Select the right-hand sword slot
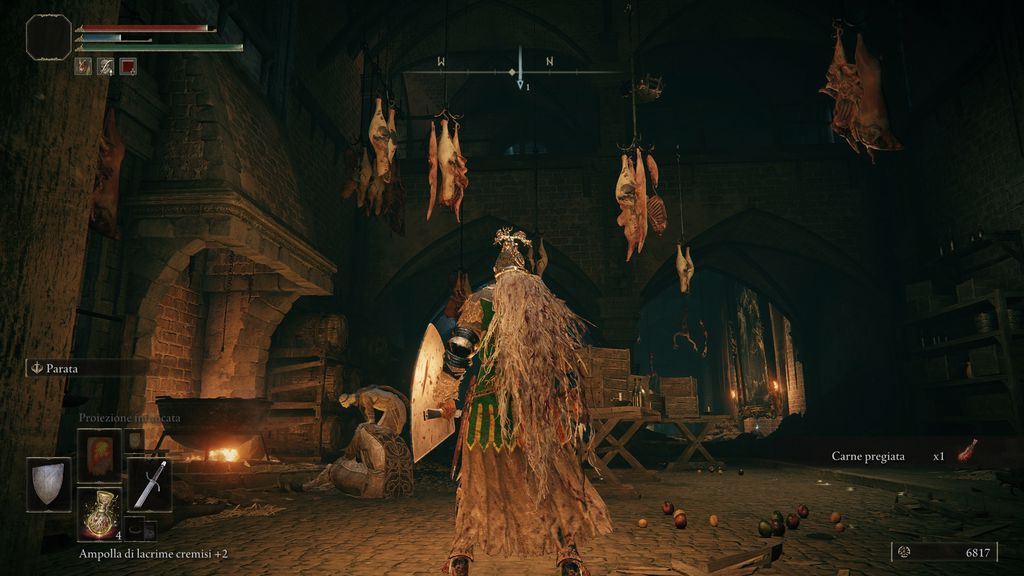 pos(149,484)
